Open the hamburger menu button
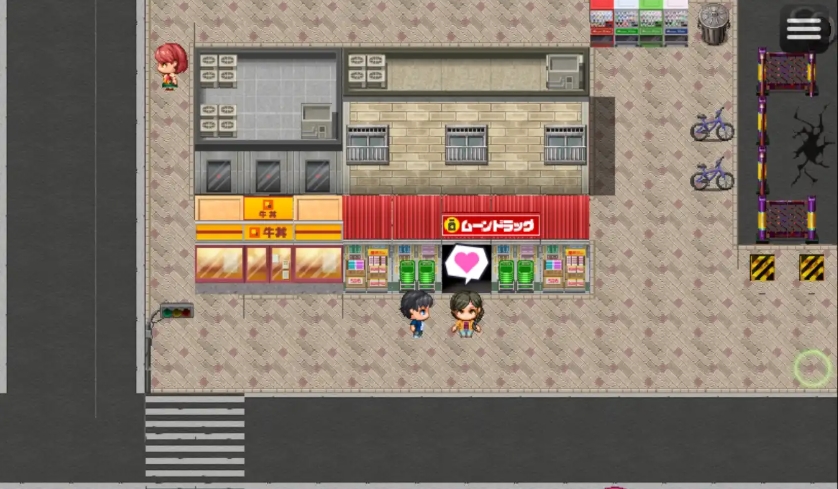Viewport: 838px width, 489px height. [x=804, y=29]
